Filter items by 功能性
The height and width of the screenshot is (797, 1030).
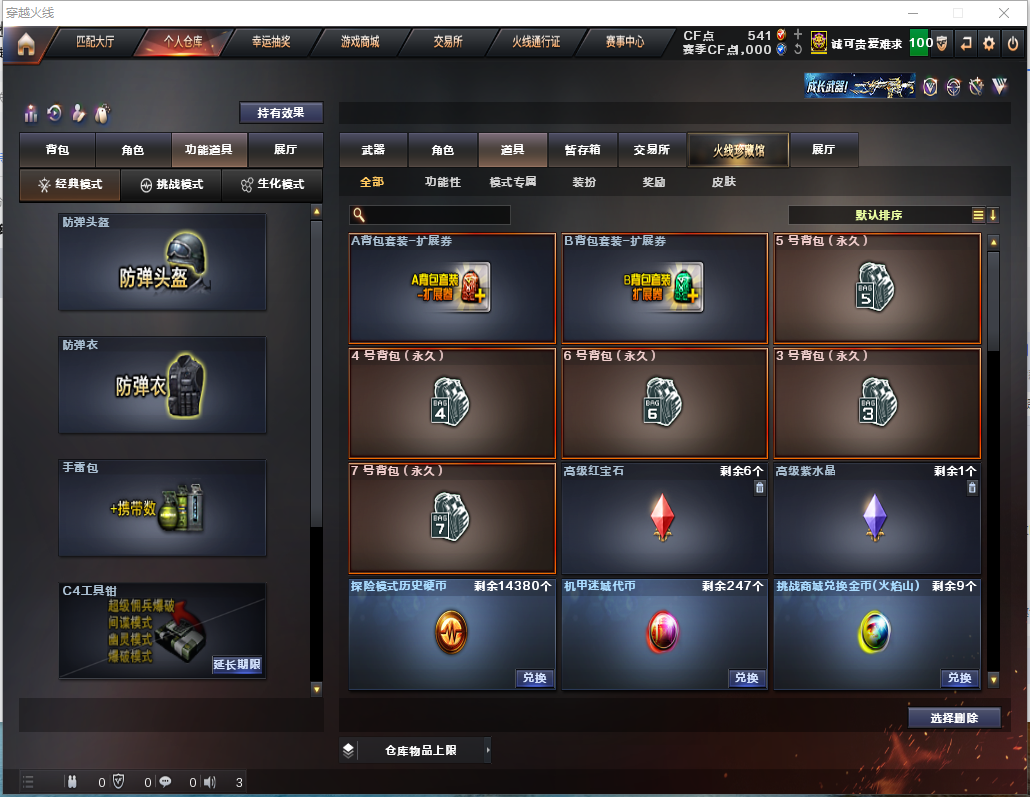coord(442,182)
